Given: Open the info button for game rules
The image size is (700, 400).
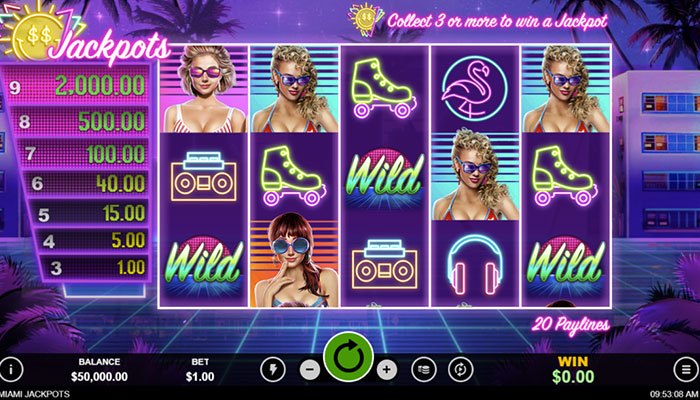Looking at the screenshot, I should click(x=13, y=368).
